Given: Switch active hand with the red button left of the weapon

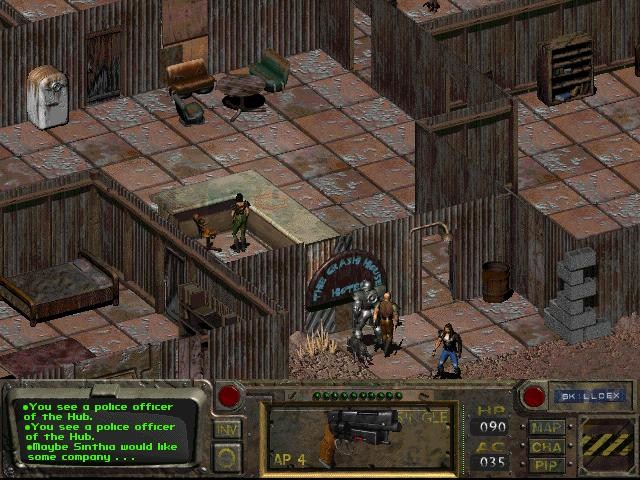Looking at the screenshot, I should [x=229, y=395].
